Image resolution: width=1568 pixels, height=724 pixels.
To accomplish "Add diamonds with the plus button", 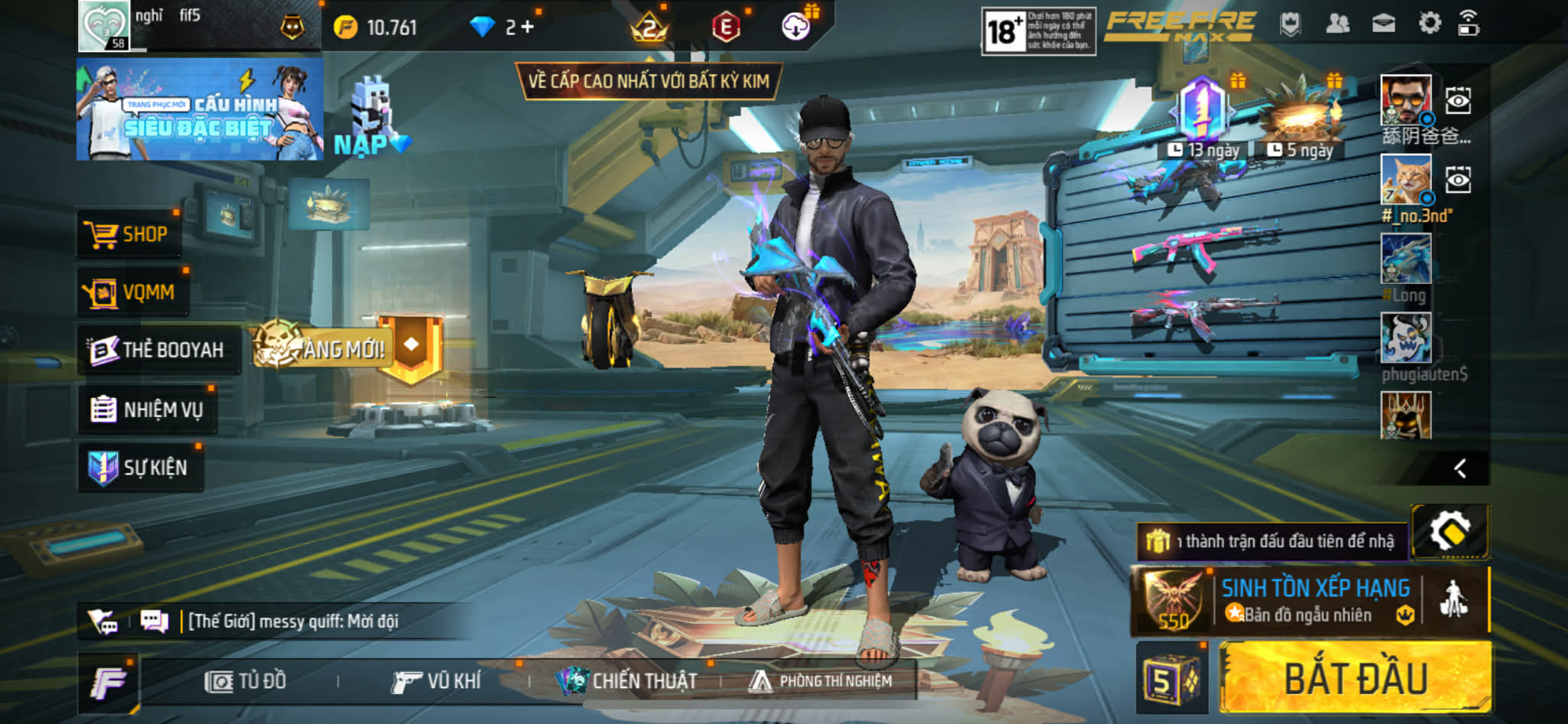I will click(x=528, y=28).
